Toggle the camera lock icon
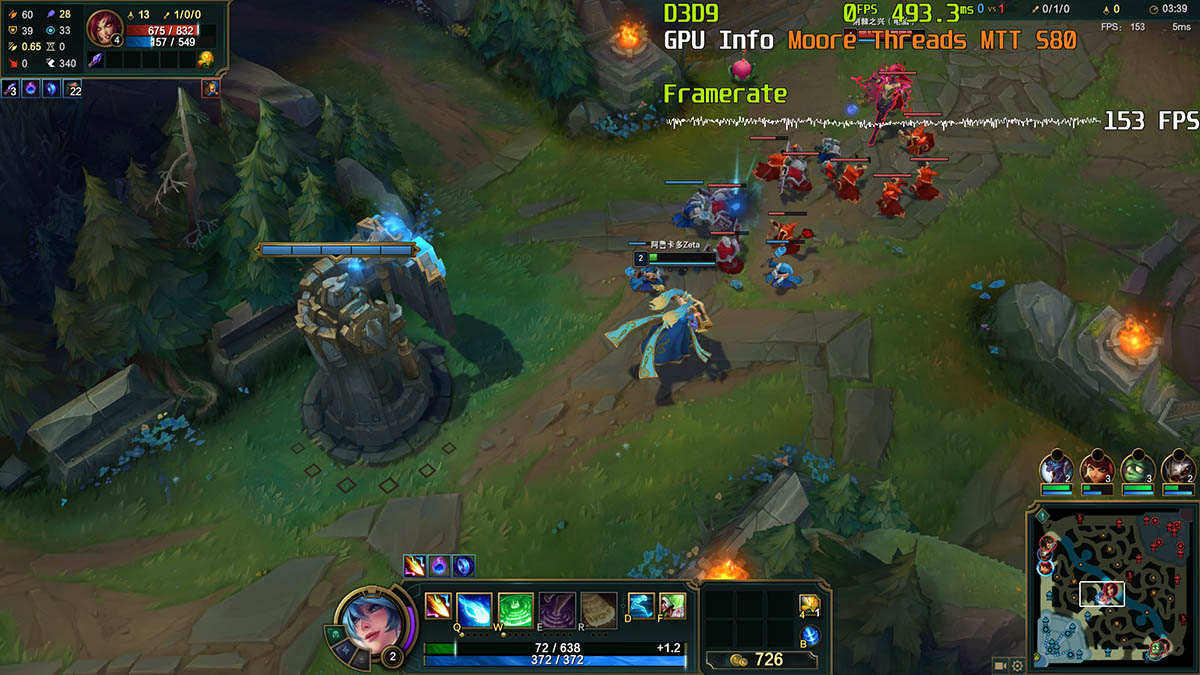 [x=1000, y=665]
